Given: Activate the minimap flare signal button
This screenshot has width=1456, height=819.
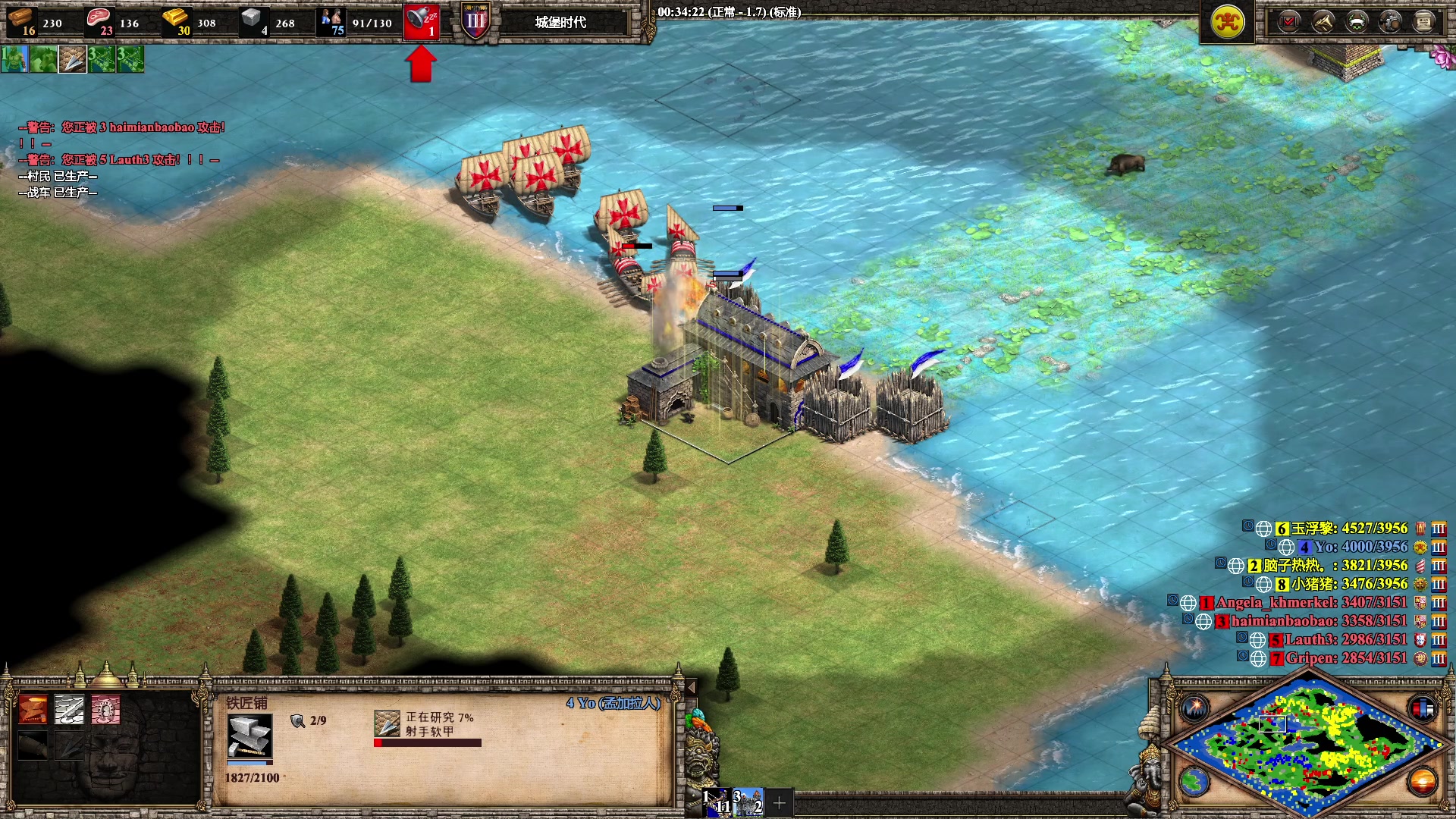Looking at the screenshot, I should pyautogui.click(x=1195, y=708).
